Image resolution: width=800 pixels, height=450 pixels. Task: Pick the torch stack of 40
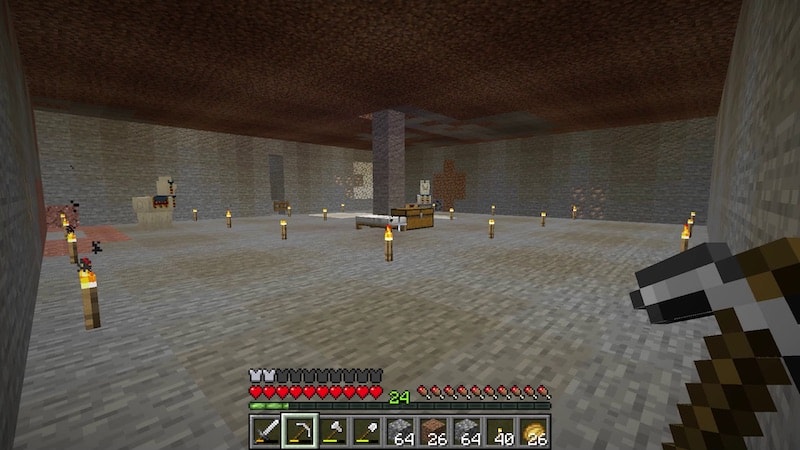pos(501,431)
